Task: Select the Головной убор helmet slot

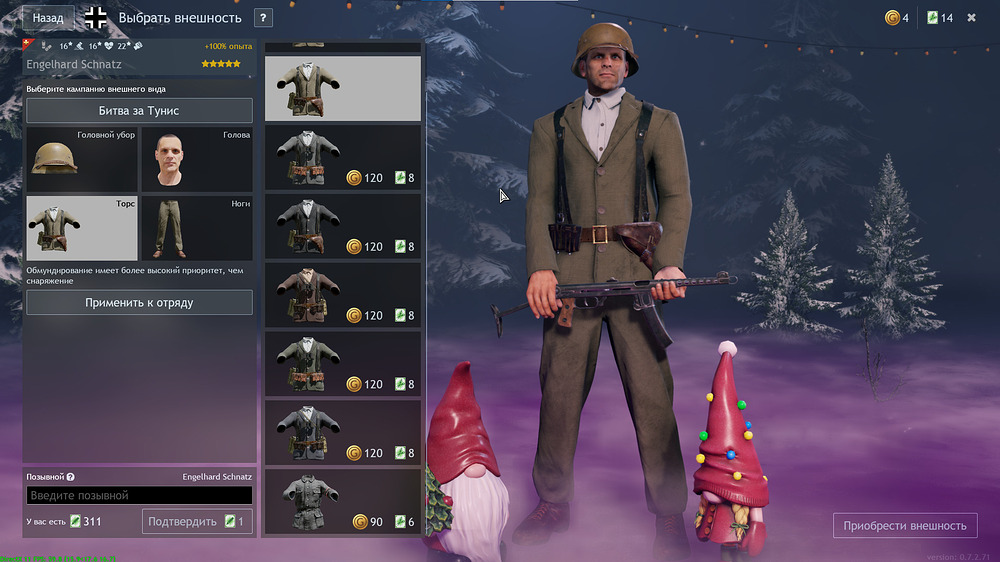Action: pyautogui.click(x=81, y=159)
